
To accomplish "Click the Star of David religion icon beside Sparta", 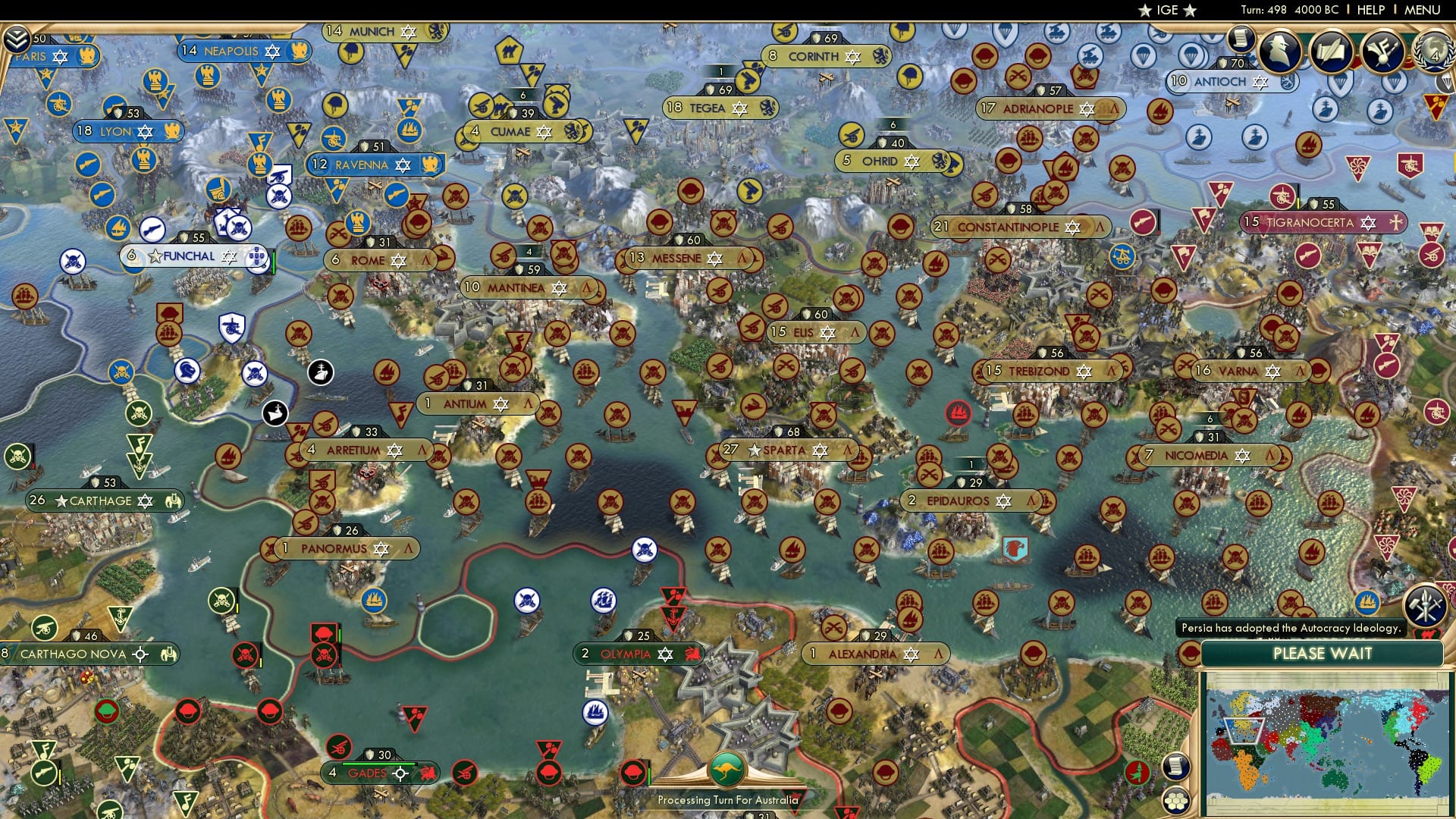I will pyautogui.click(x=820, y=450).
